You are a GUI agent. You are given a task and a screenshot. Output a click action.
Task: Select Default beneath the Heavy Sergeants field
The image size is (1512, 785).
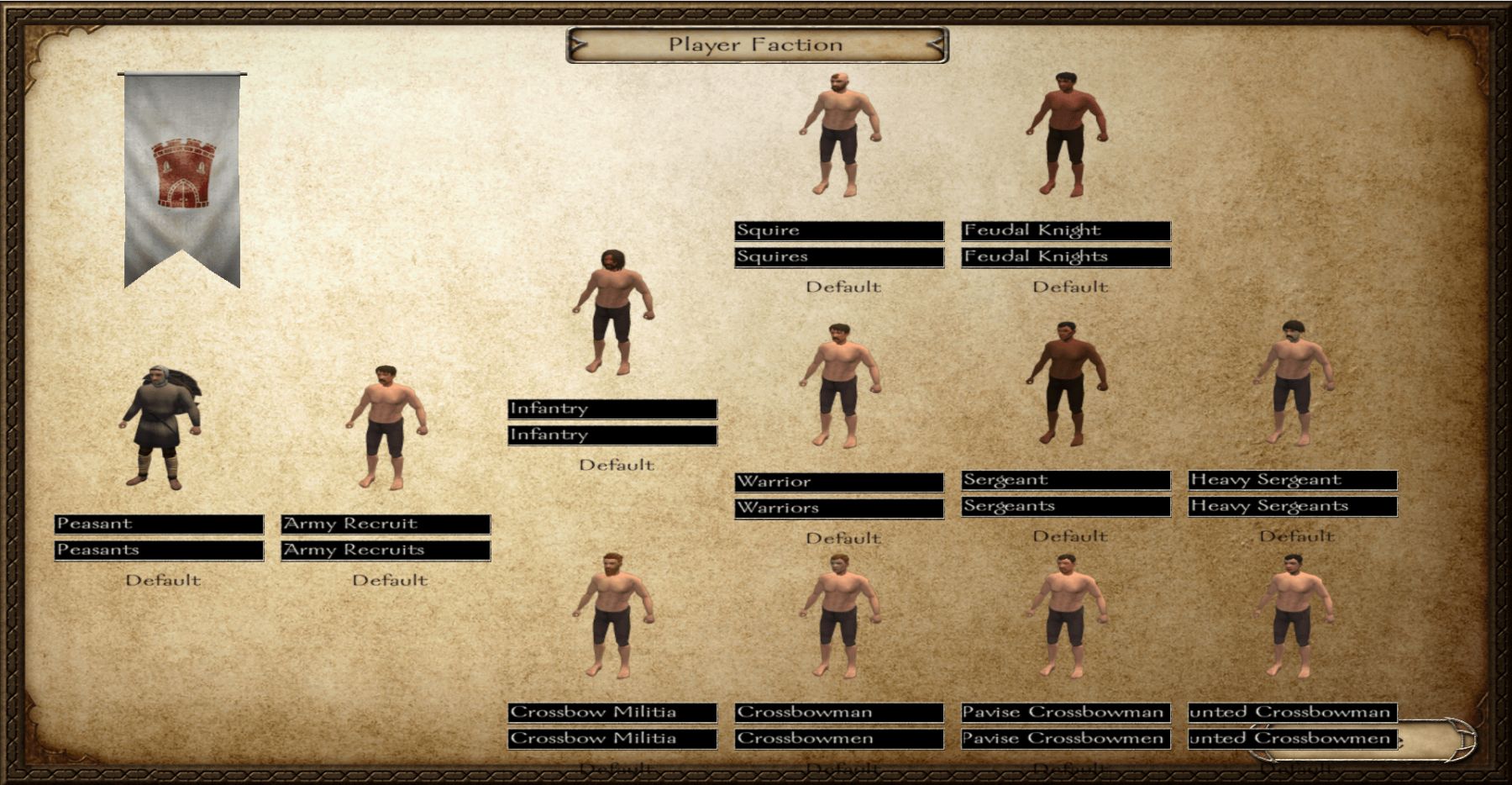[1297, 536]
